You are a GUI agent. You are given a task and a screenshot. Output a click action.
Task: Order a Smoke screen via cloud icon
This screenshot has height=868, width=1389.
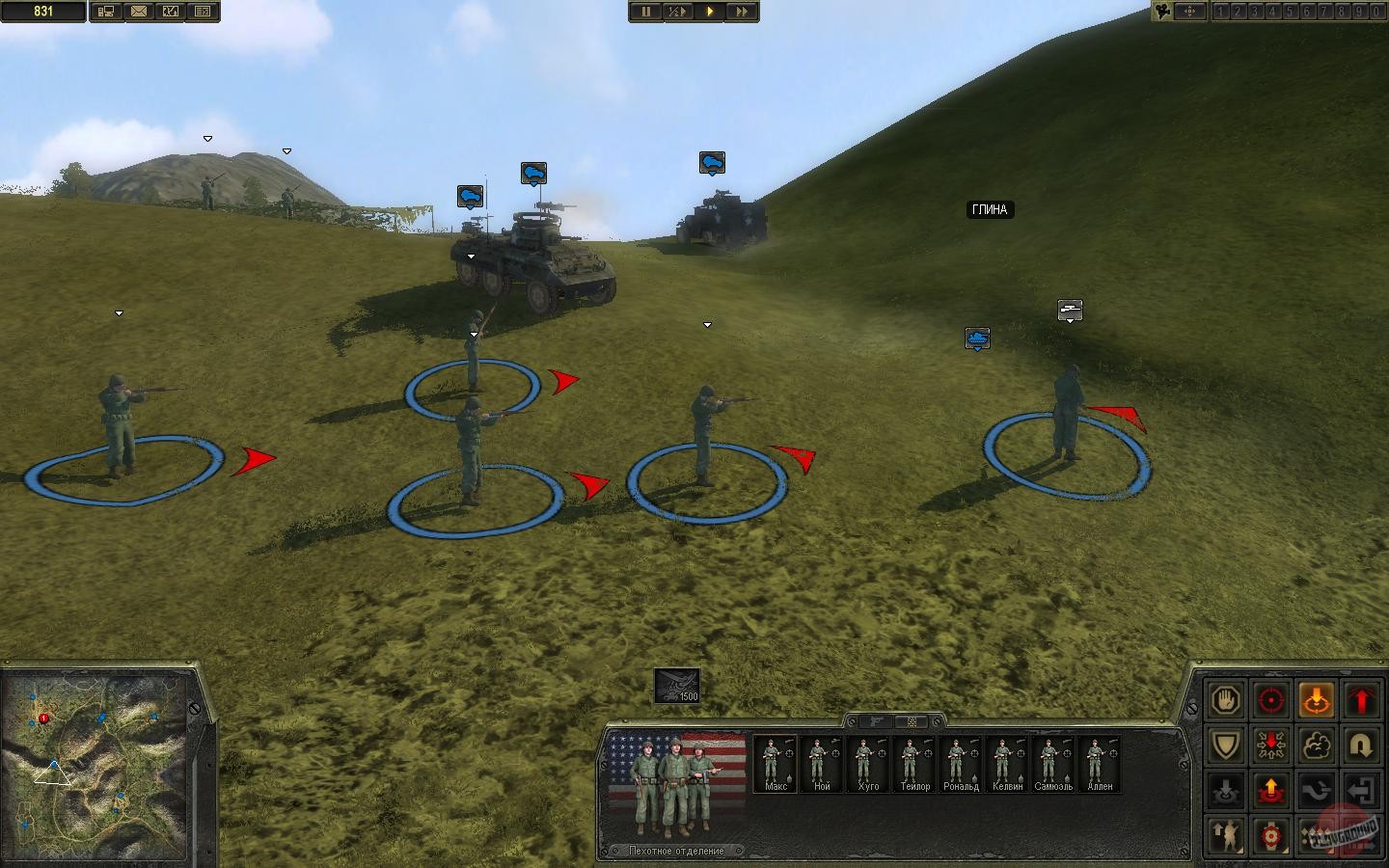pos(1316,746)
